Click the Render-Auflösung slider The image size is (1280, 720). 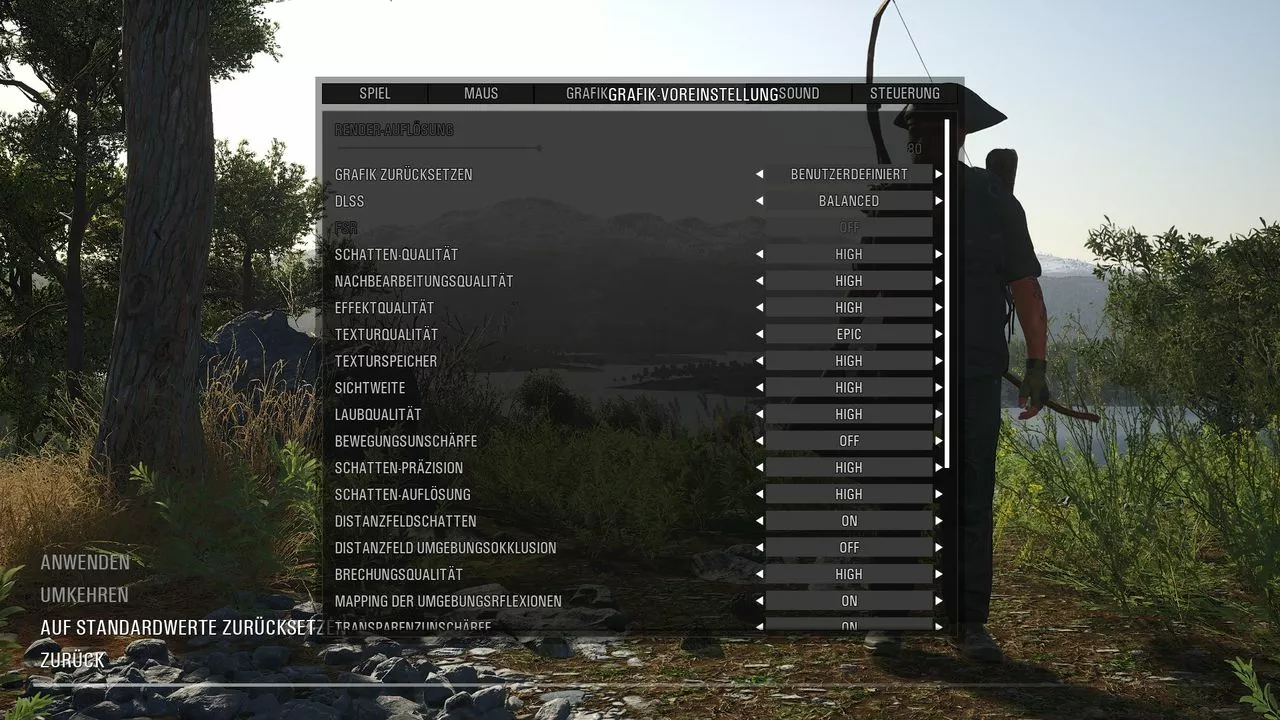click(x=540, y=148)
